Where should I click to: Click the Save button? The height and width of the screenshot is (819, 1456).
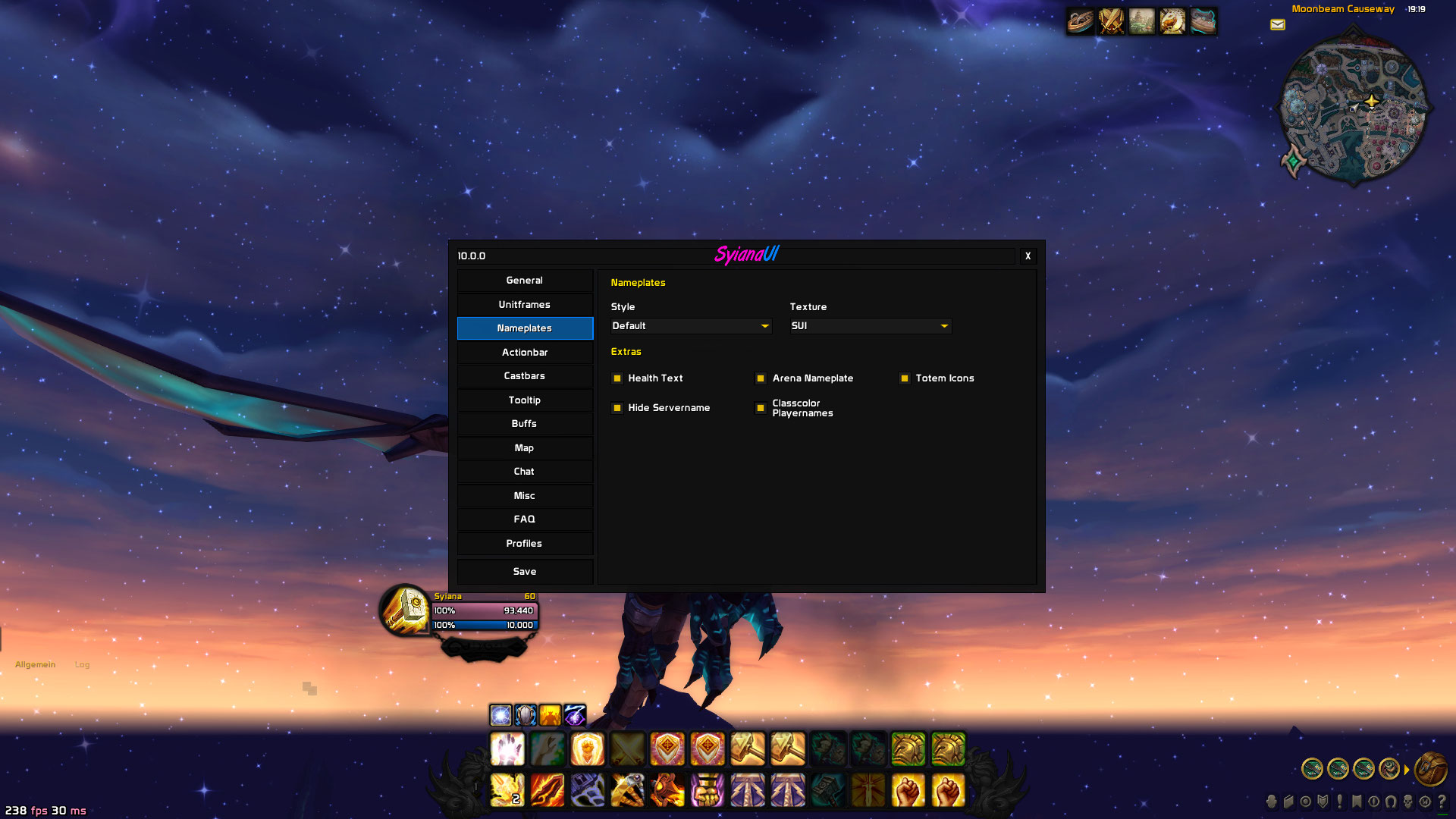pos(525,572)
